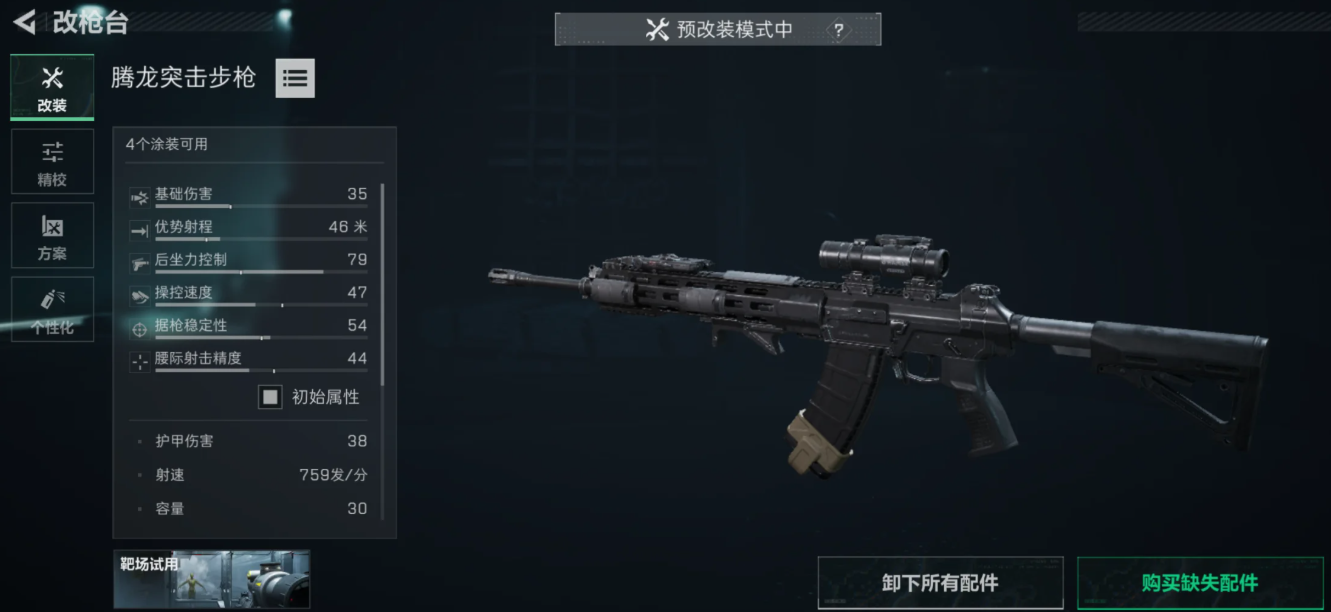Image resolution: width=1331 pixels, height=612 pixels.
Task: Click the 4个涂装可用 skins notice
Action: point(167,144)
